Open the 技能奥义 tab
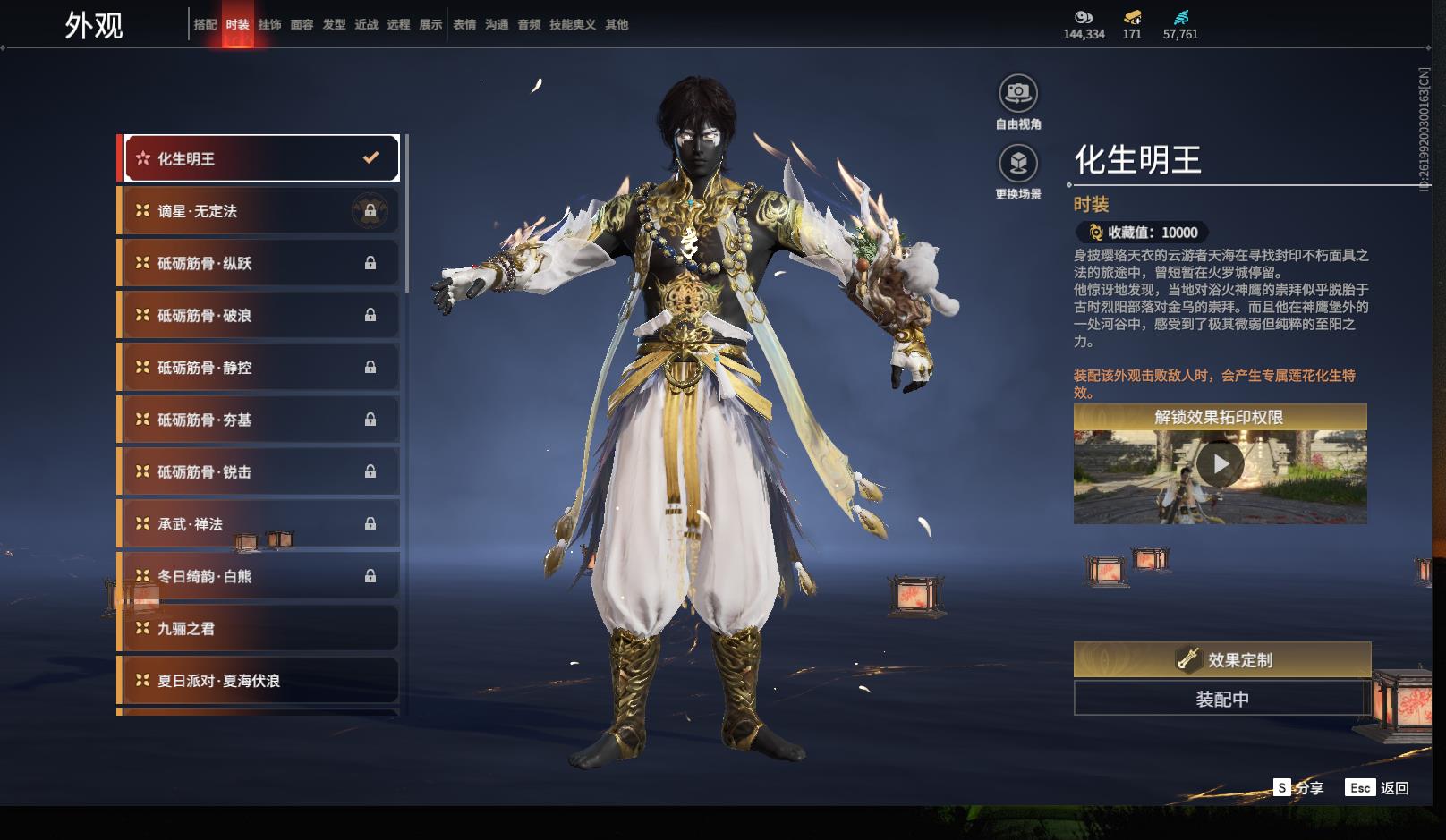The height and width of the screenshot is (840, 1446). pos(572,25)
